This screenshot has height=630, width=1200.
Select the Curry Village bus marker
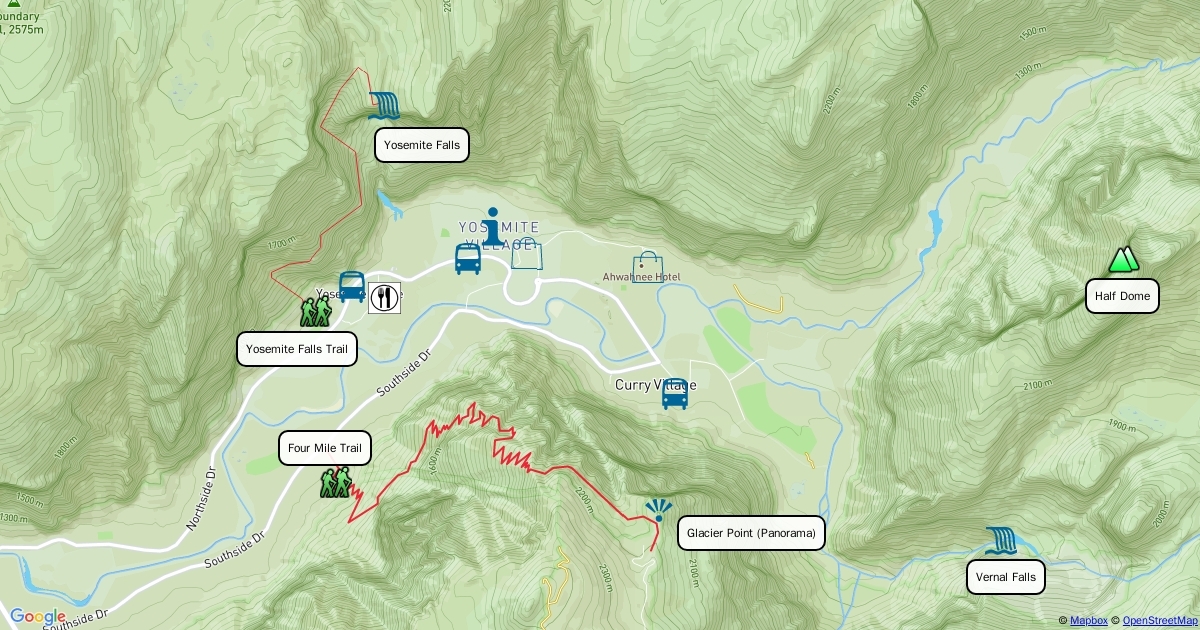(675, 394)
